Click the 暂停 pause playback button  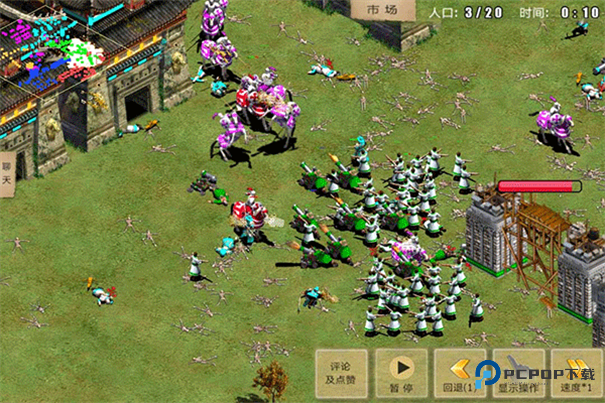coord(401,374)
